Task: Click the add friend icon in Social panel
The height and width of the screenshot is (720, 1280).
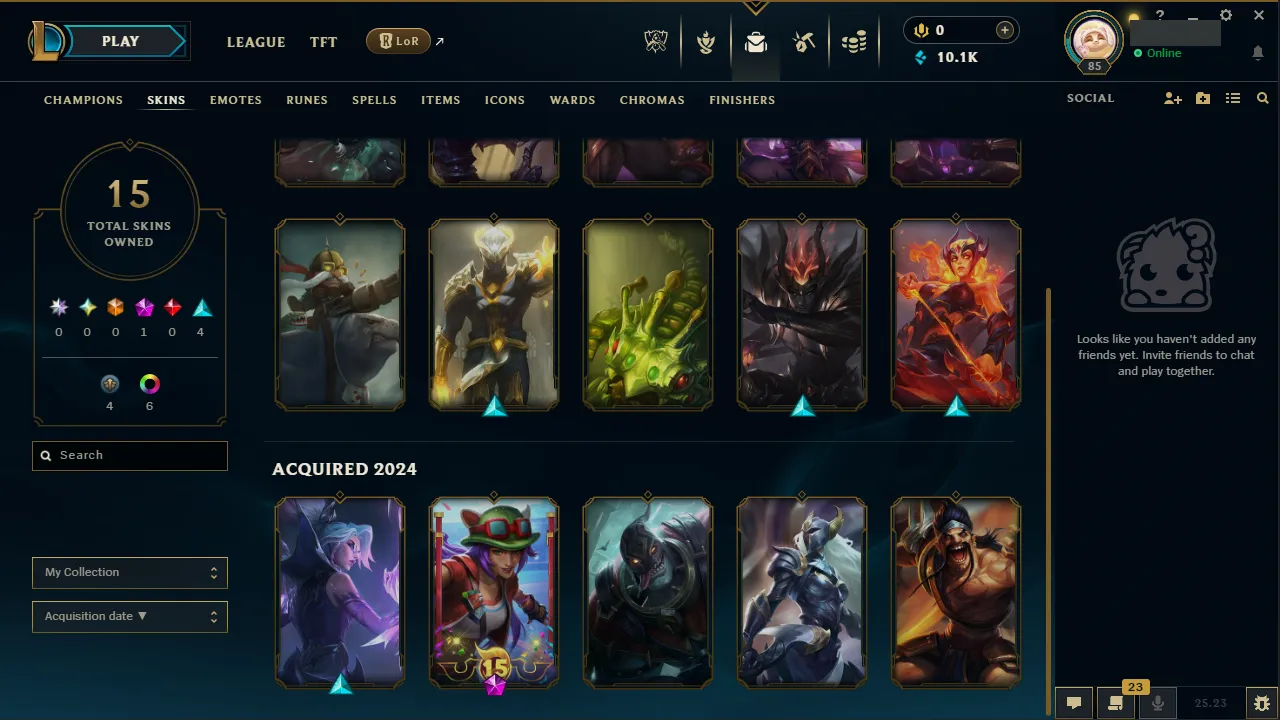Action: tap(1172, 98)
